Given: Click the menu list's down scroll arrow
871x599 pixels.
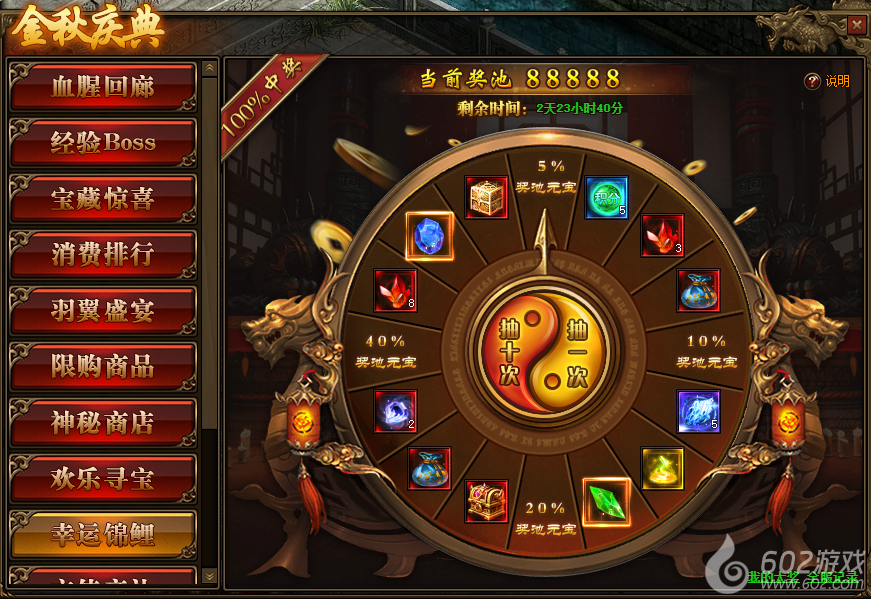Looking at the screenshot, I should click(x=209, y=576).
